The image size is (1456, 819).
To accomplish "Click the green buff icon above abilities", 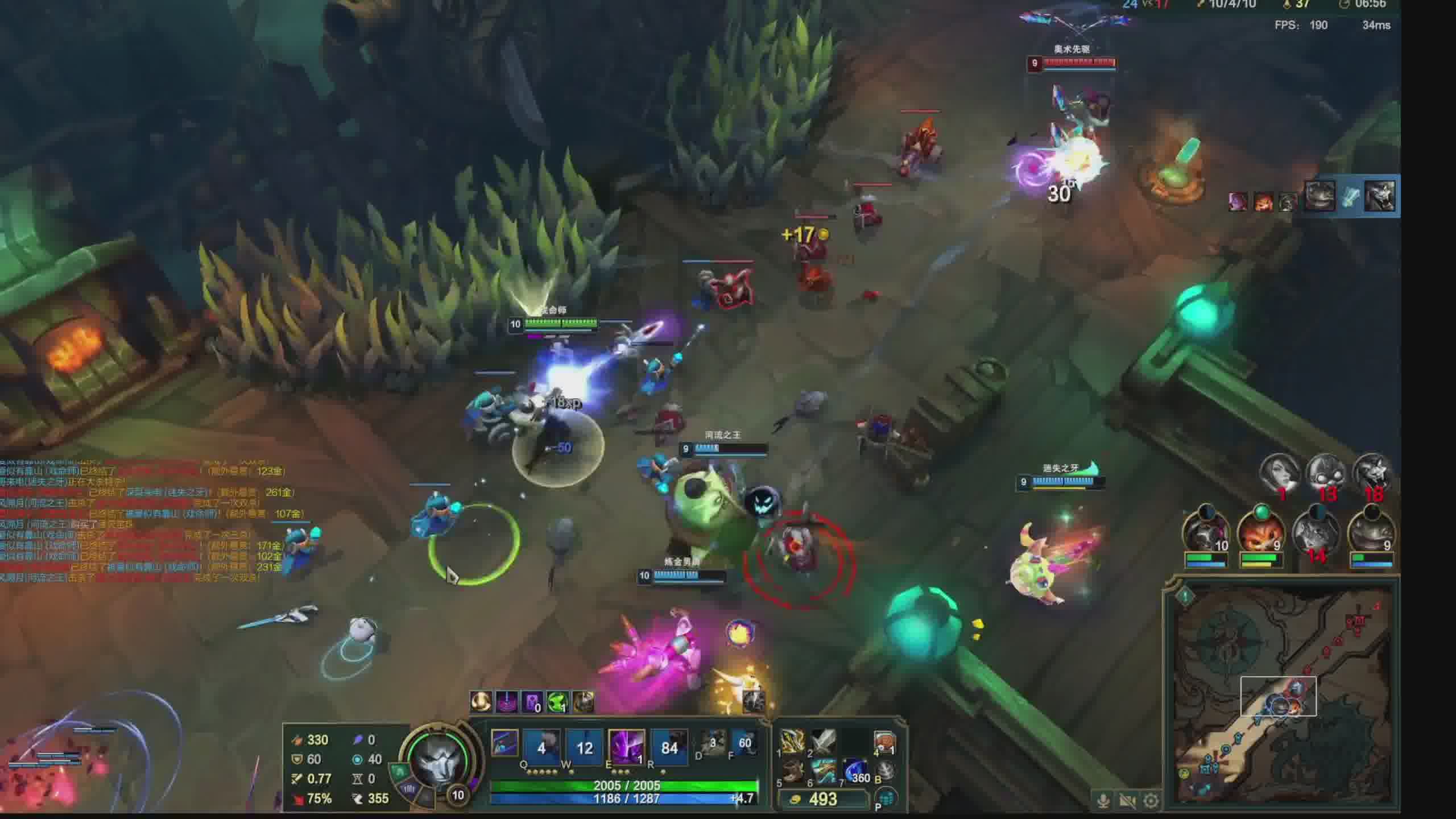I will [x=557, y=702].
